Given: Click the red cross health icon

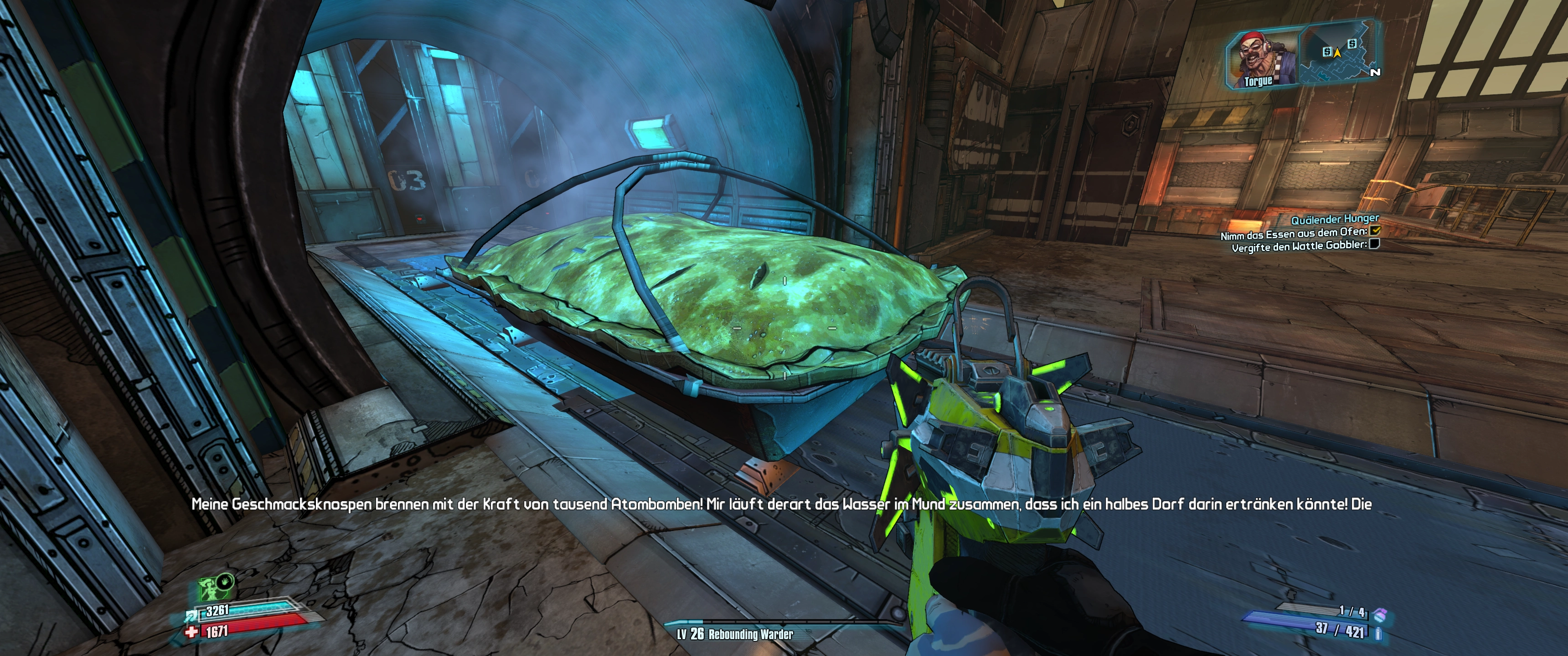Looking at the screenshot, I should (191, 633).
